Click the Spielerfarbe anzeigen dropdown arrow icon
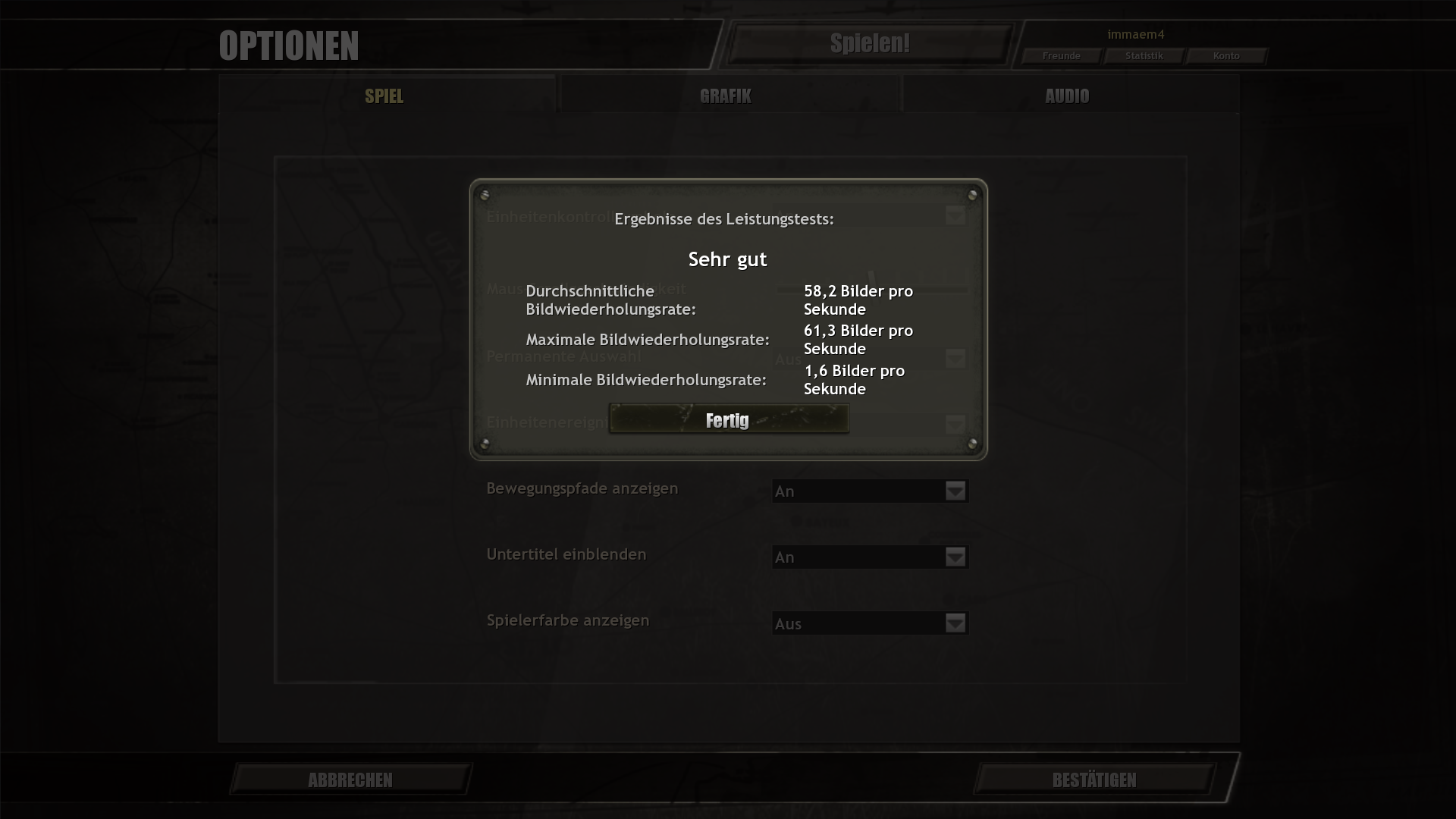This screenshot has height=819, width=1456. (955, 623)
